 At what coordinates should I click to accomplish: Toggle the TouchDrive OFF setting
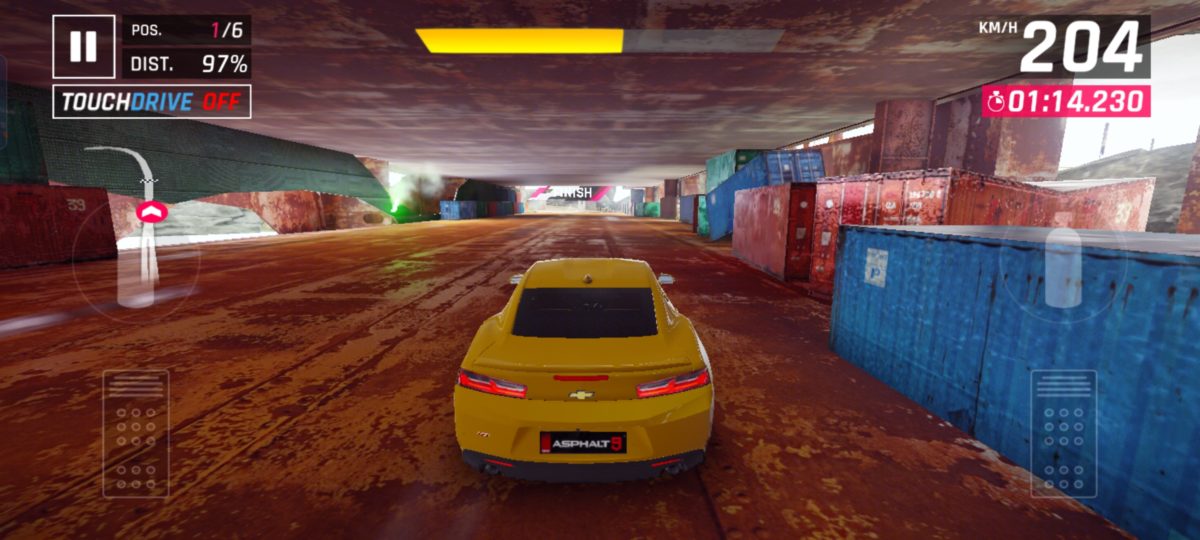click(x=152, y=102)
